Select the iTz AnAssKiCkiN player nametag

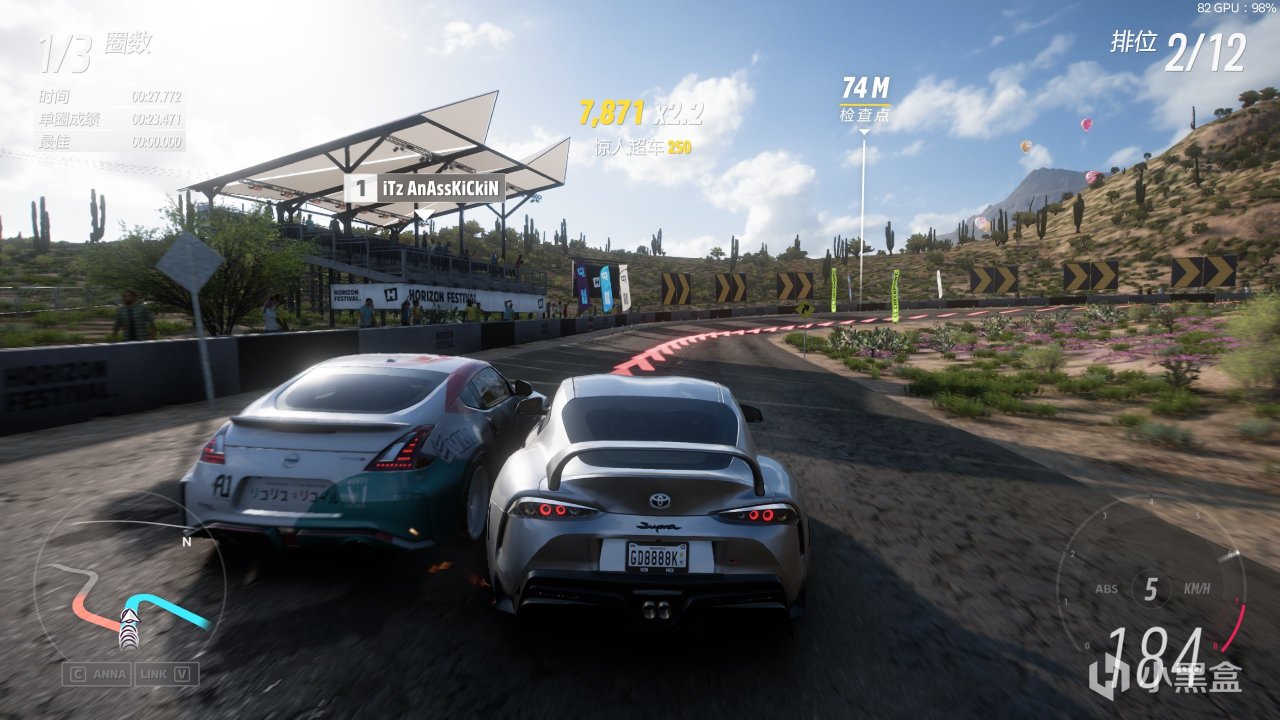(425, 188)
